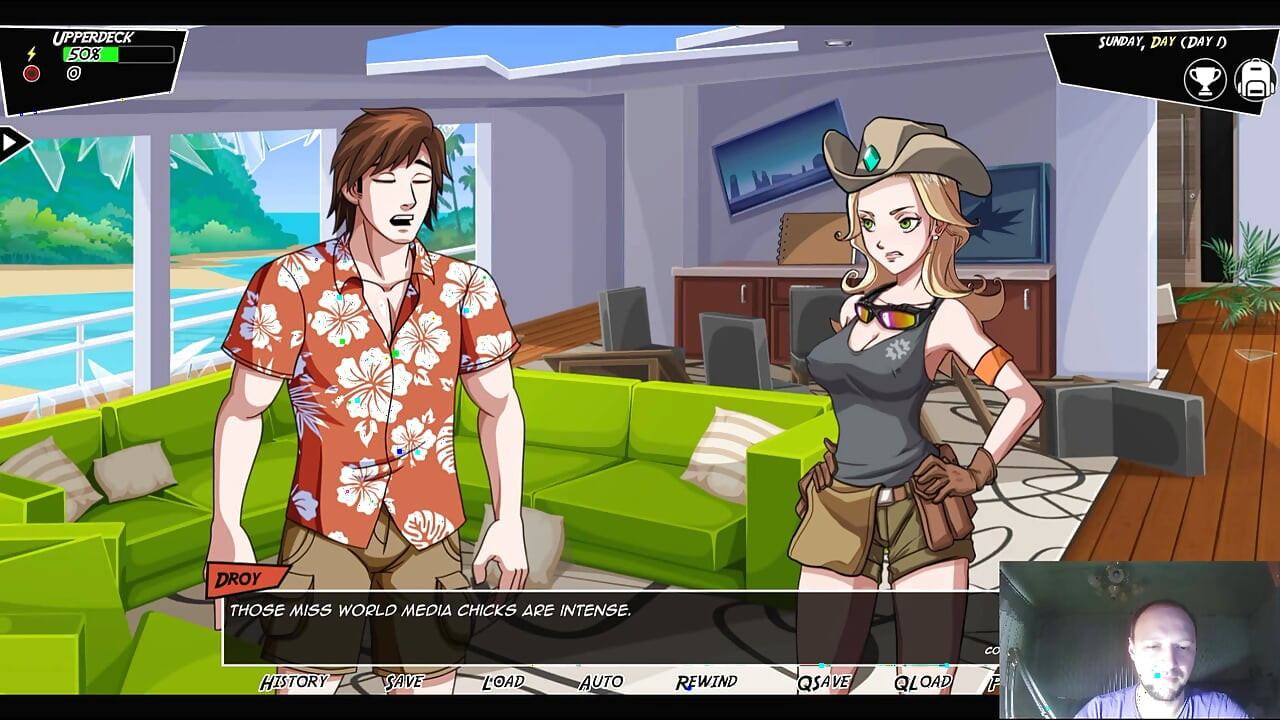Rewind to previous dialogue line
This screenshot has width=1280, height=720.
pyautogui.click(x=706, y=682)
